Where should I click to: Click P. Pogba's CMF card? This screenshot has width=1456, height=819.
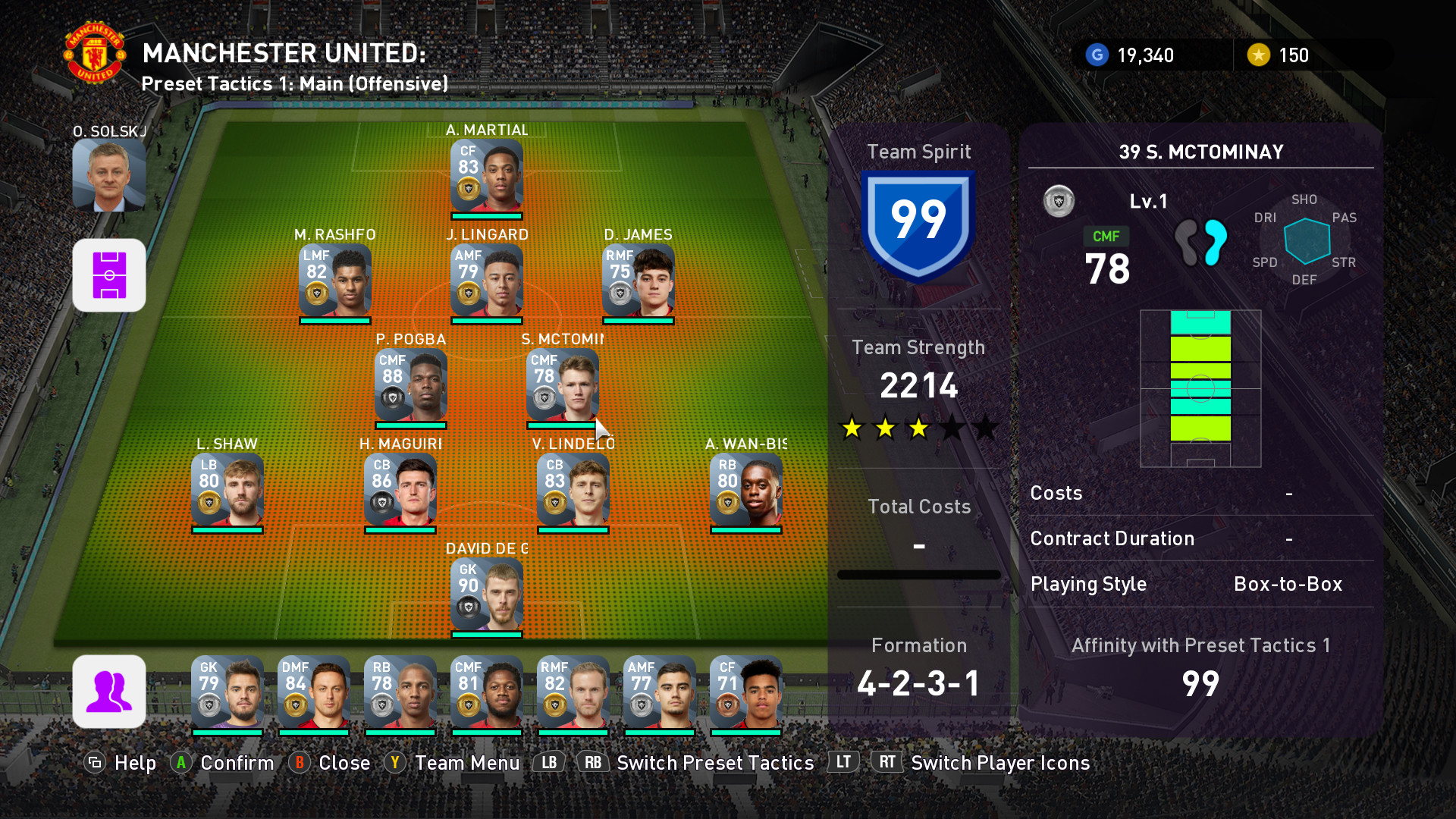point(410,385)
